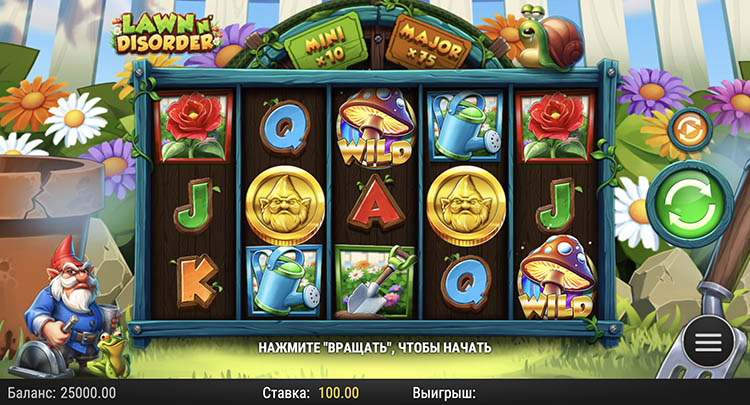Start autoplay with the orange play button

[x=689, y=128]
